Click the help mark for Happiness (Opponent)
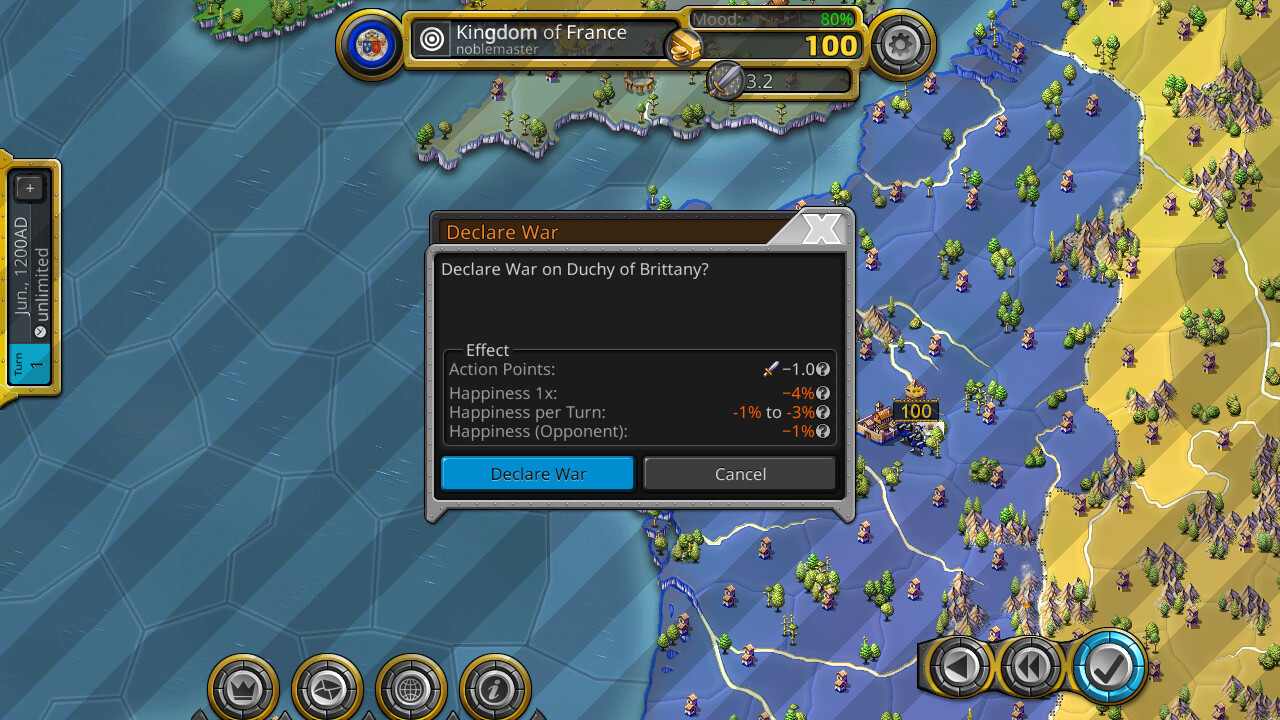Screen dimensions: 1280x720 tap(821, 431)
